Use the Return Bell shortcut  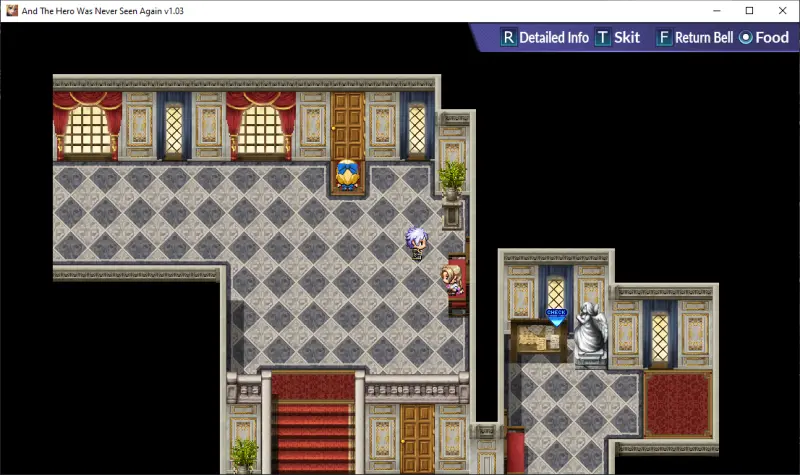tap(694, 38)
